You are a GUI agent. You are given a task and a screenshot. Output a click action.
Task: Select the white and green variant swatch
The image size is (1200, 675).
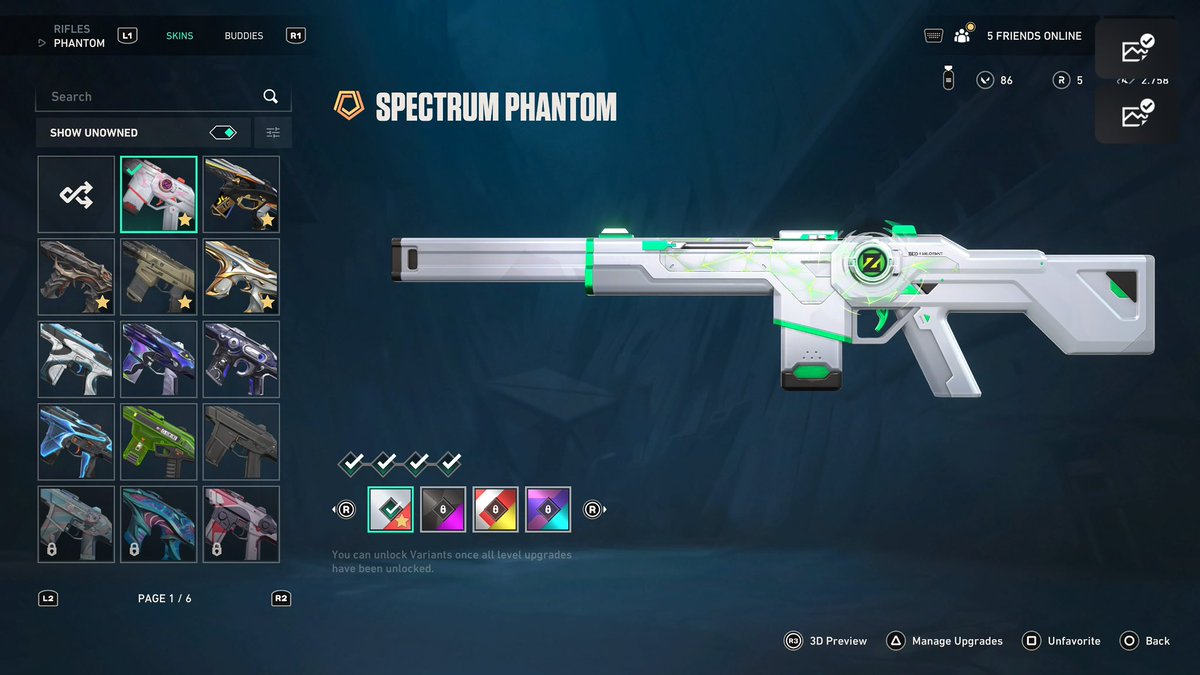pyautogui.click(x=391, y=509)
